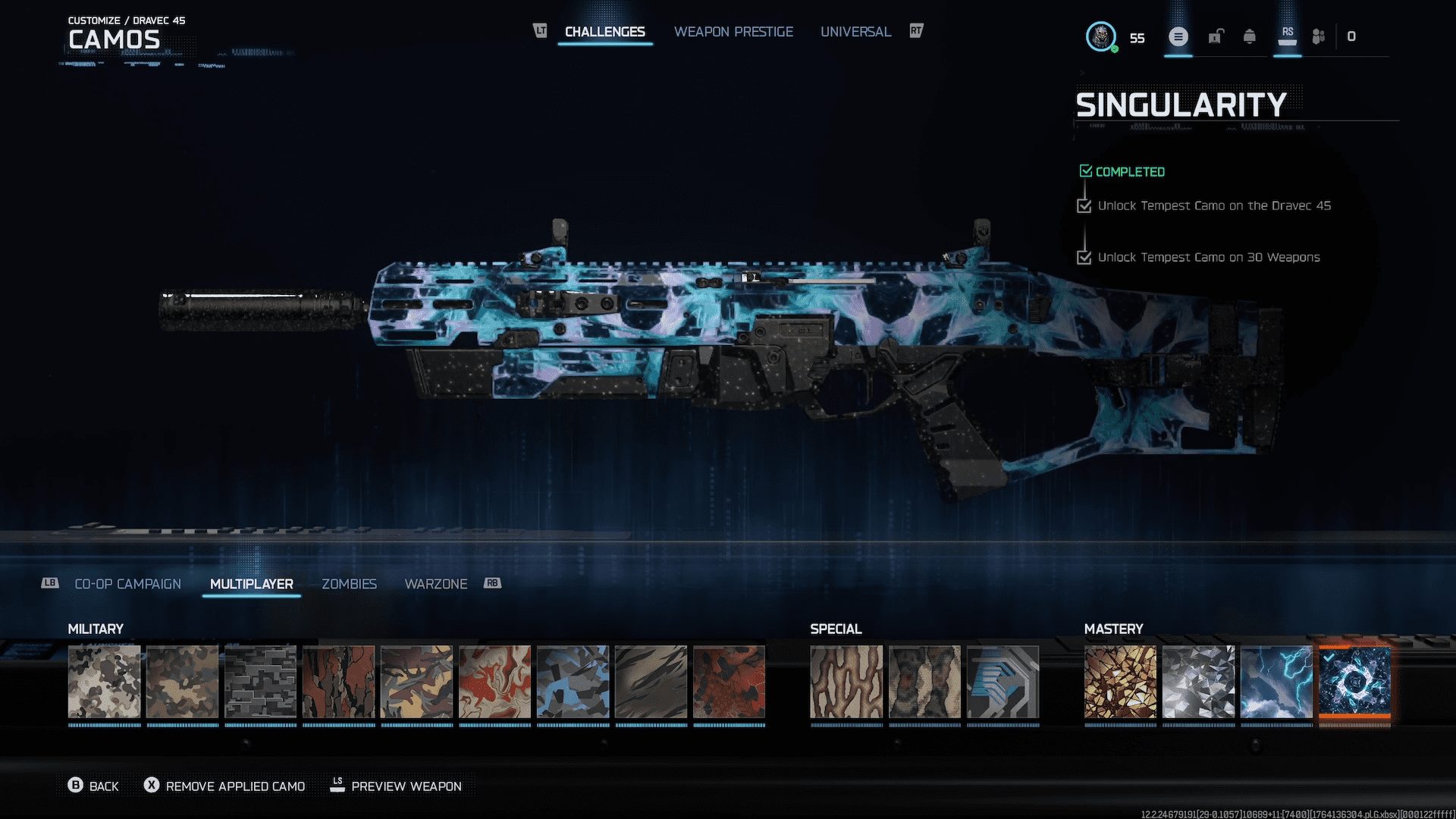Open the player profile icon
This screenshot has height=819, width=1456.
click(x=1101, y=36)
